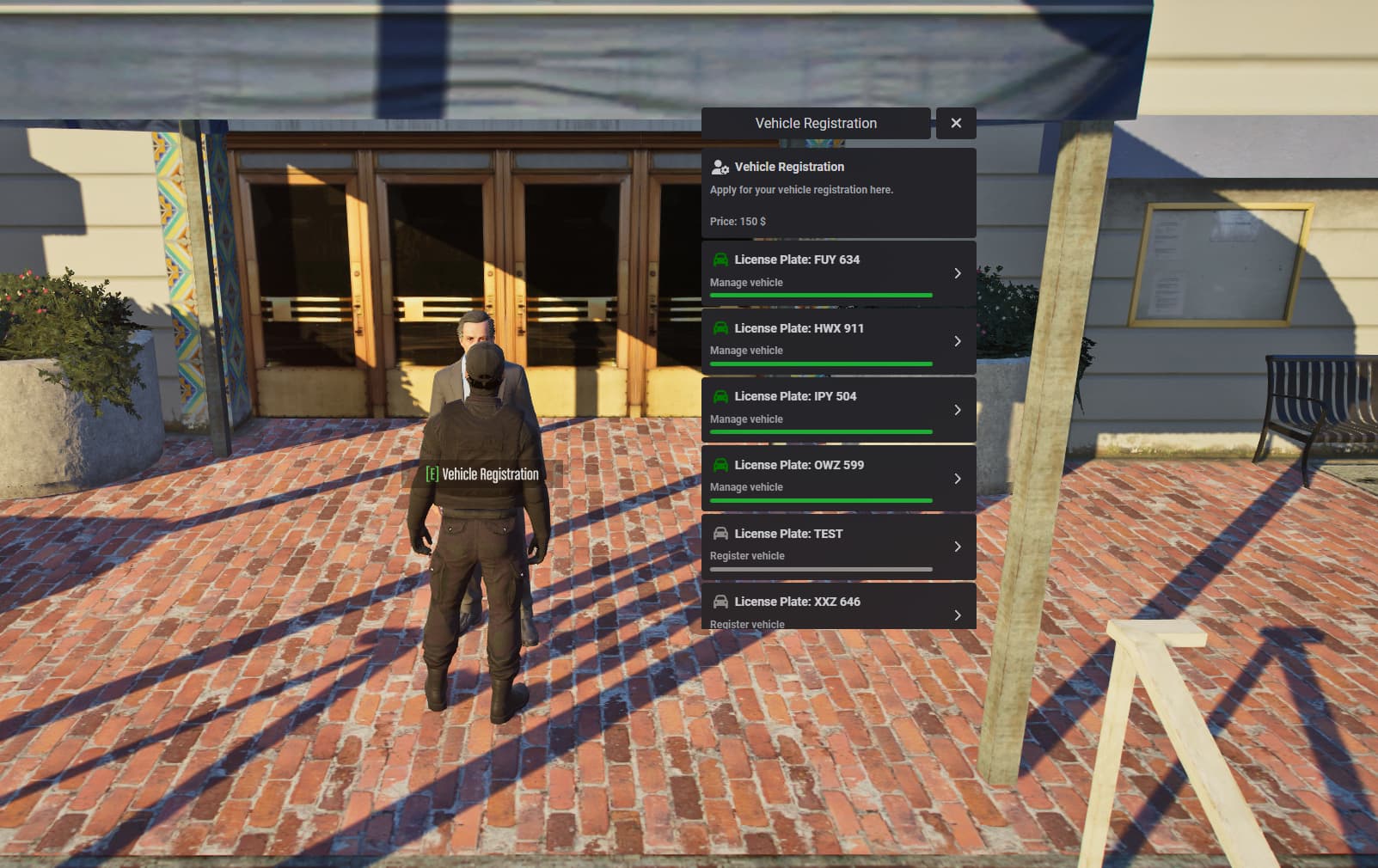Select the Vehicle Registration title bar
The width and height of the screenshot is (1378, 868).
coord(815,123)
